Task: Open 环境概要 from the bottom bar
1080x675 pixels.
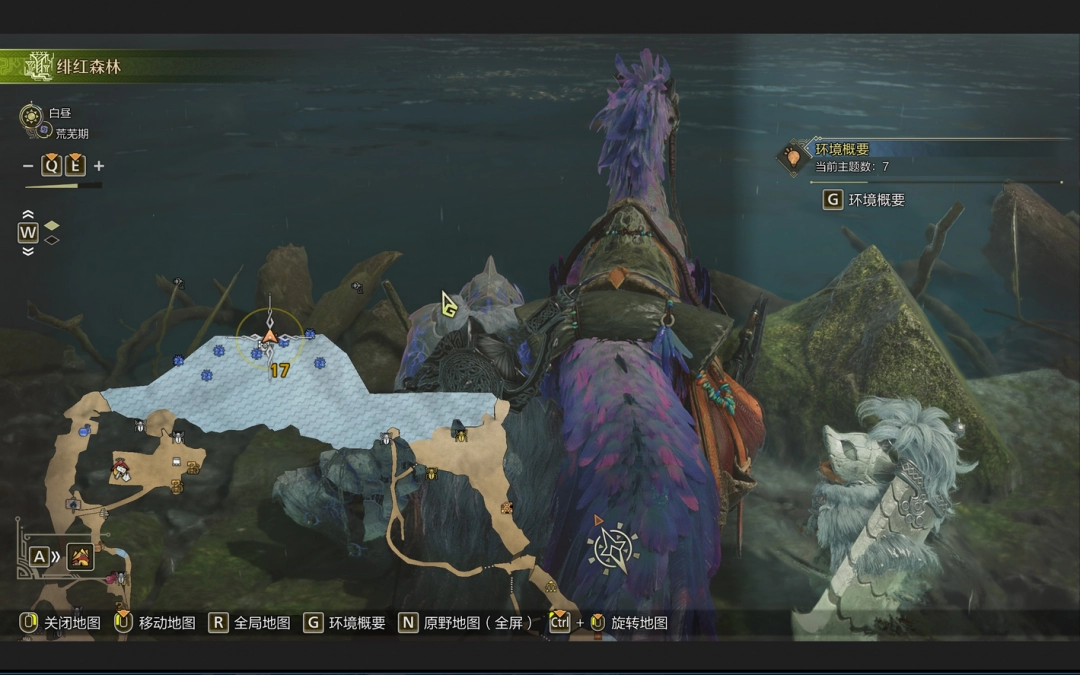Action: [x=356, y=623]
